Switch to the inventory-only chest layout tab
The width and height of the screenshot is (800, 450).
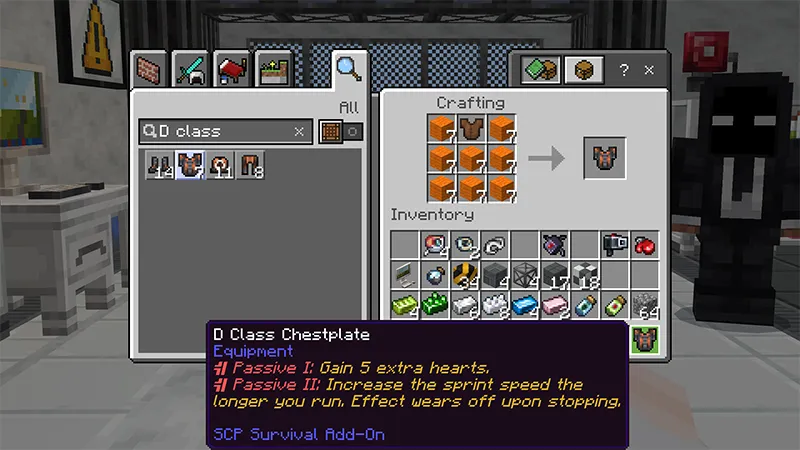pyautogui.click(x=583, y=70)
